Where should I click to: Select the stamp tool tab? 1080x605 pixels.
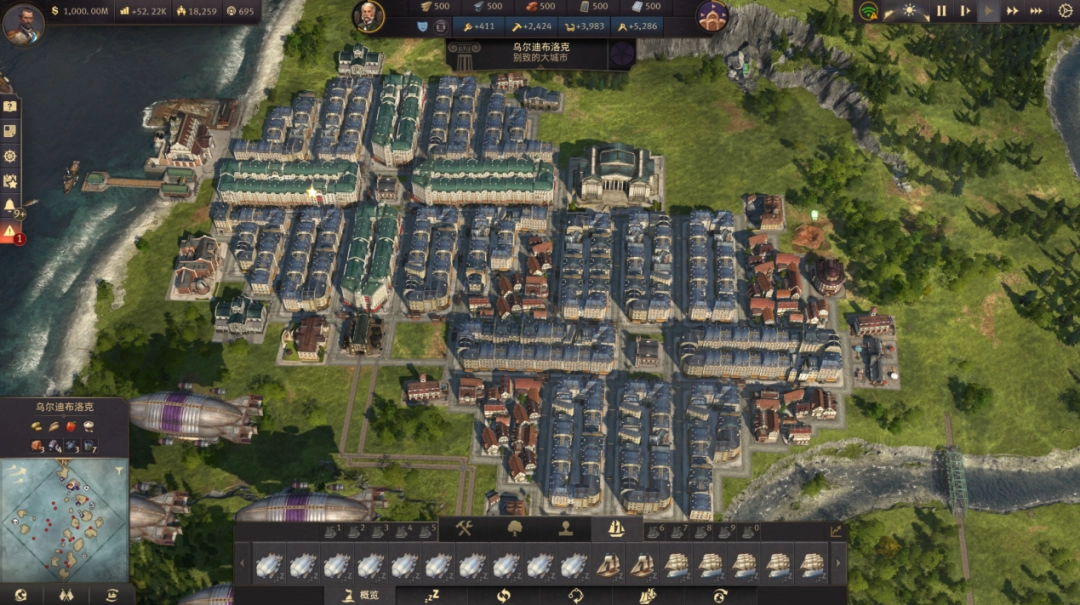pyautogui.click(x=565, y=529)
